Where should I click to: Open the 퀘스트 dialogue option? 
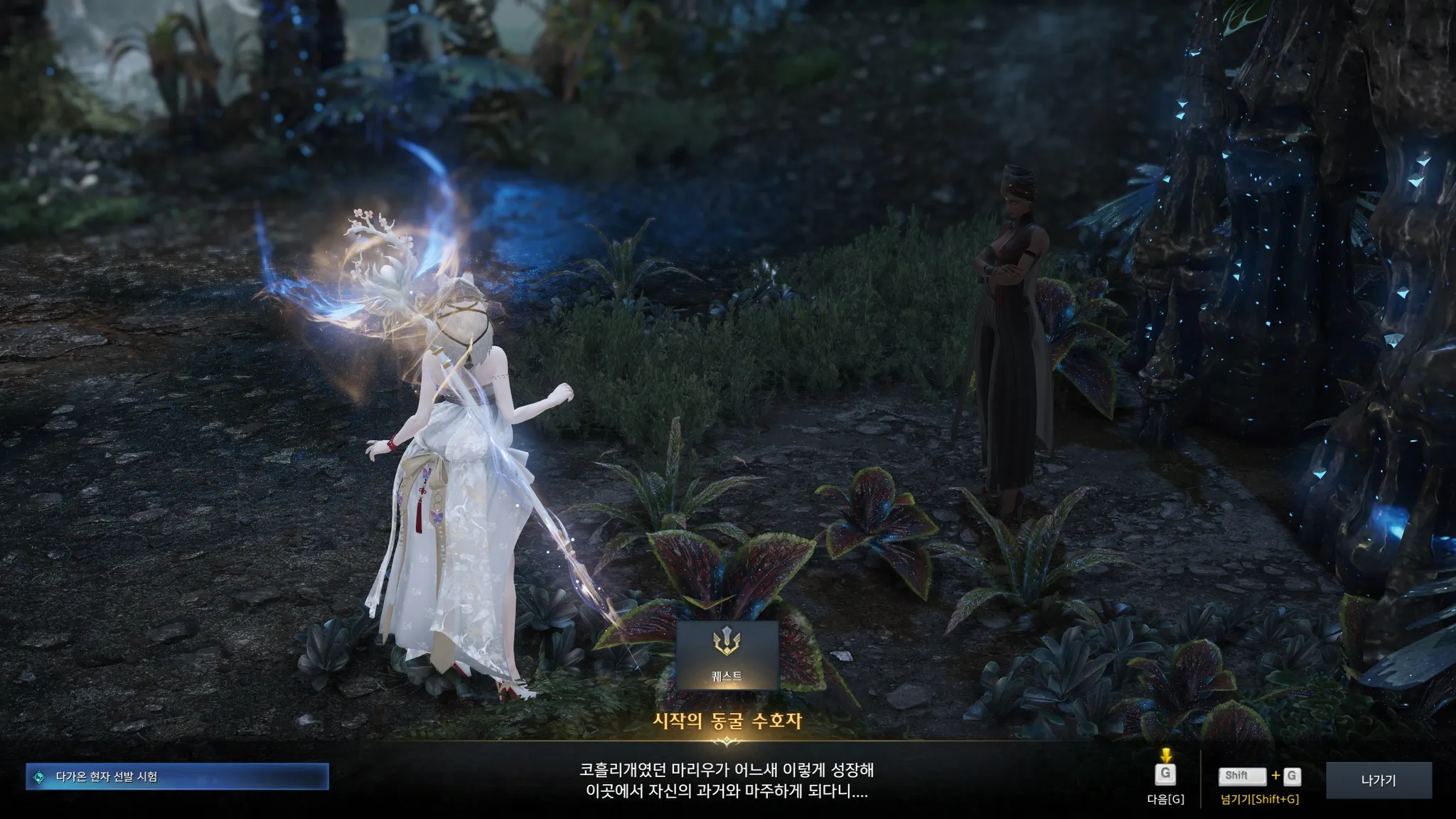pyautogui.click(x=727, y=655)
